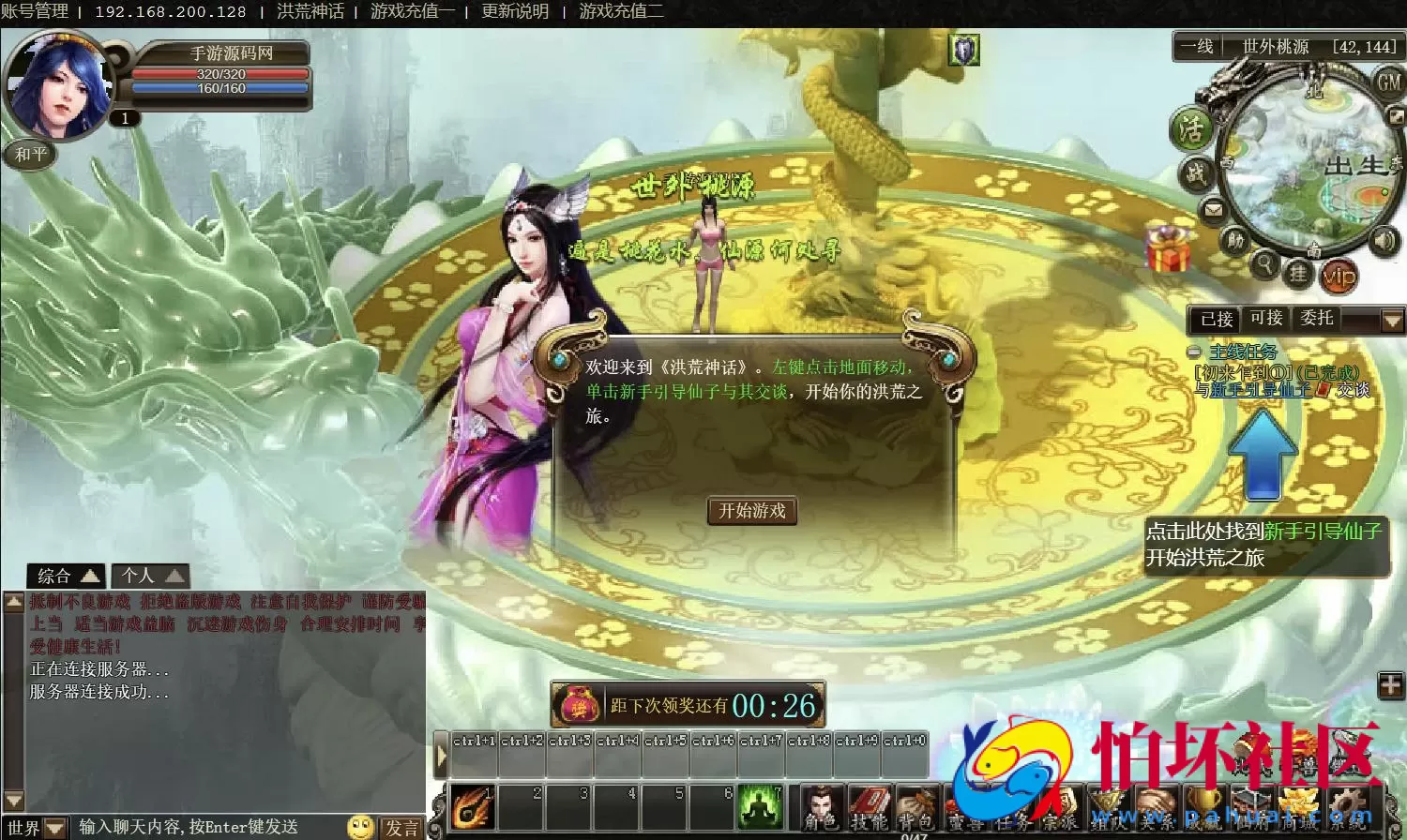Collapse the 主线任务 quest entry

[1194, 353]
